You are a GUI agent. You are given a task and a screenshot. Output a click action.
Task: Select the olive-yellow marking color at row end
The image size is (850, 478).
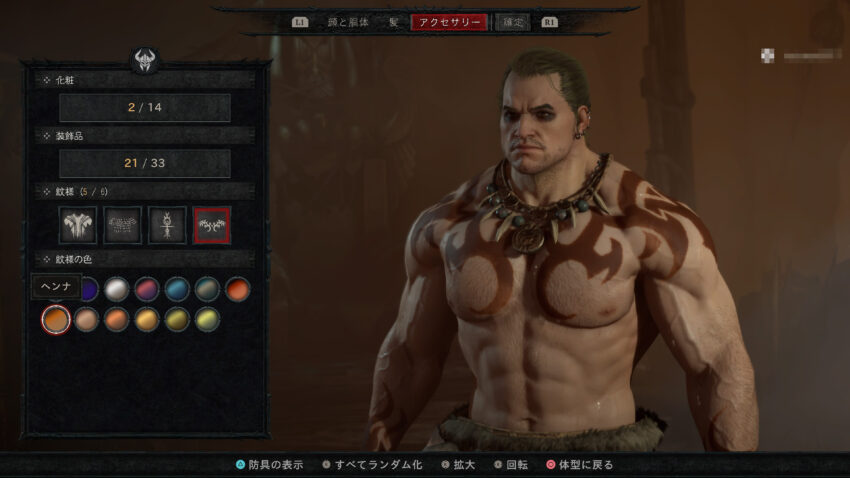[207, 319]
